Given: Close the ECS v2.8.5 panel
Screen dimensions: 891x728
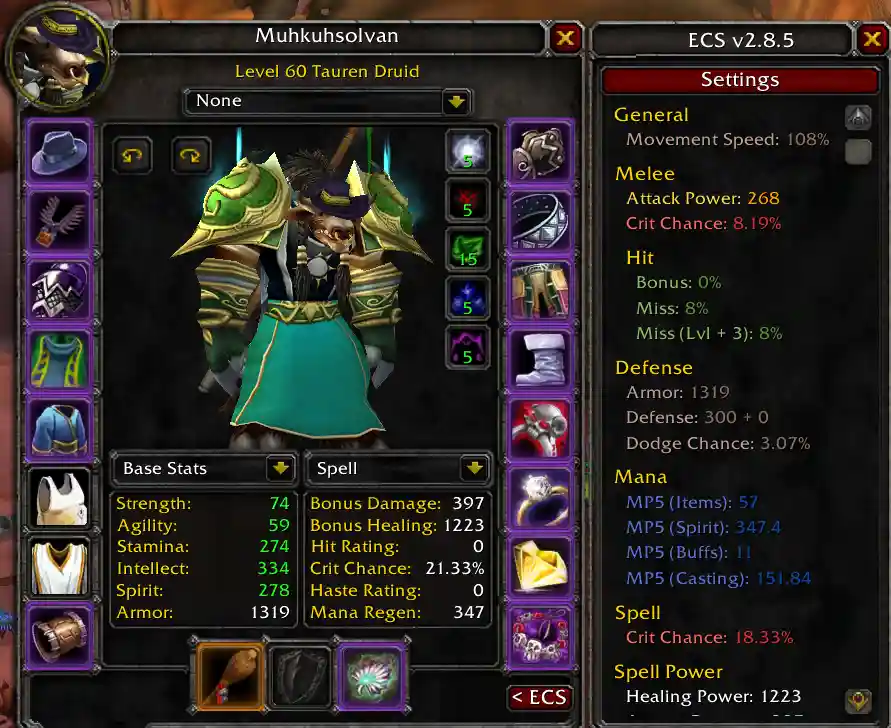Looking at the screenshot, I should 870,40.
